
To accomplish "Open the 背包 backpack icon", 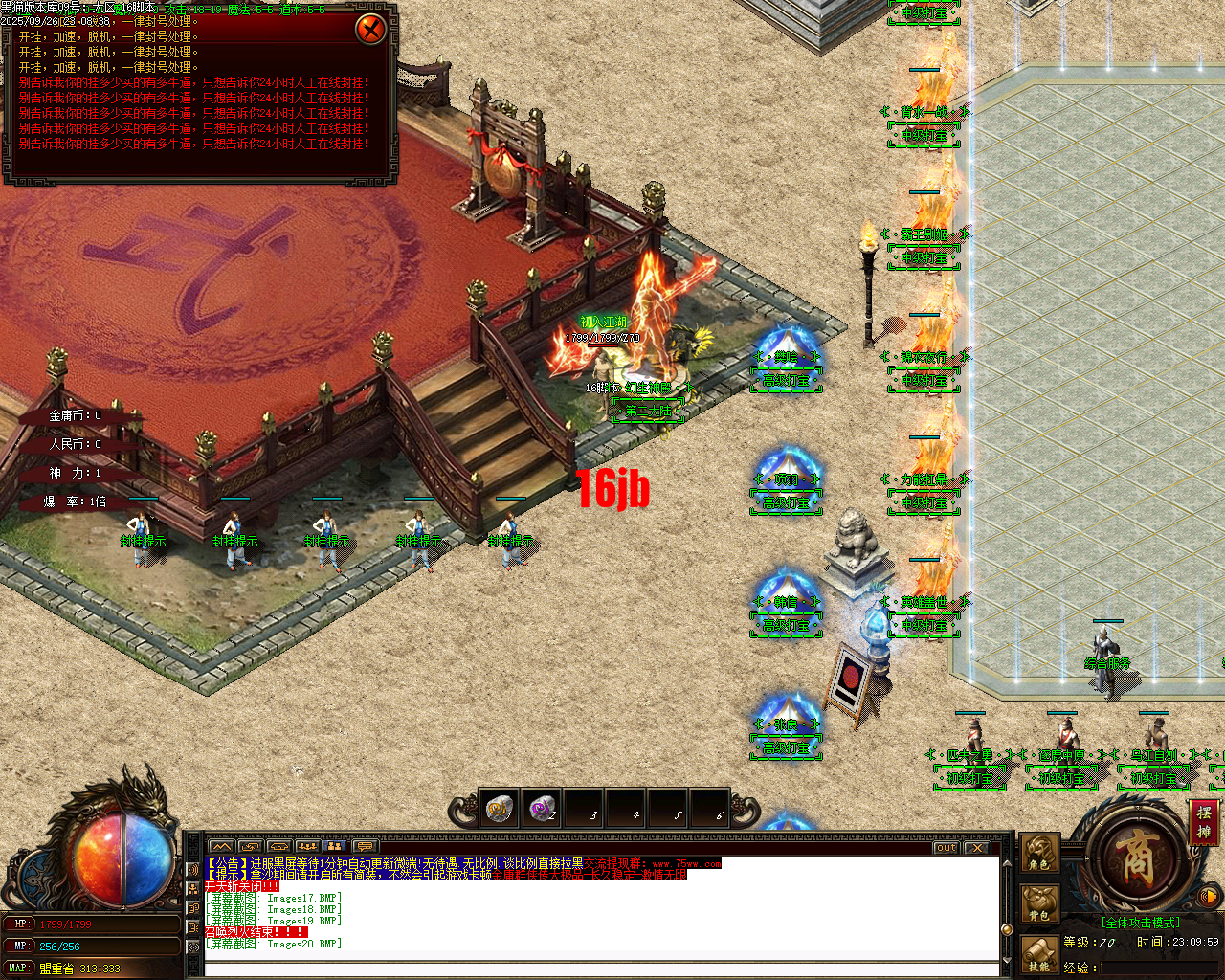I will pos(1039,902).
